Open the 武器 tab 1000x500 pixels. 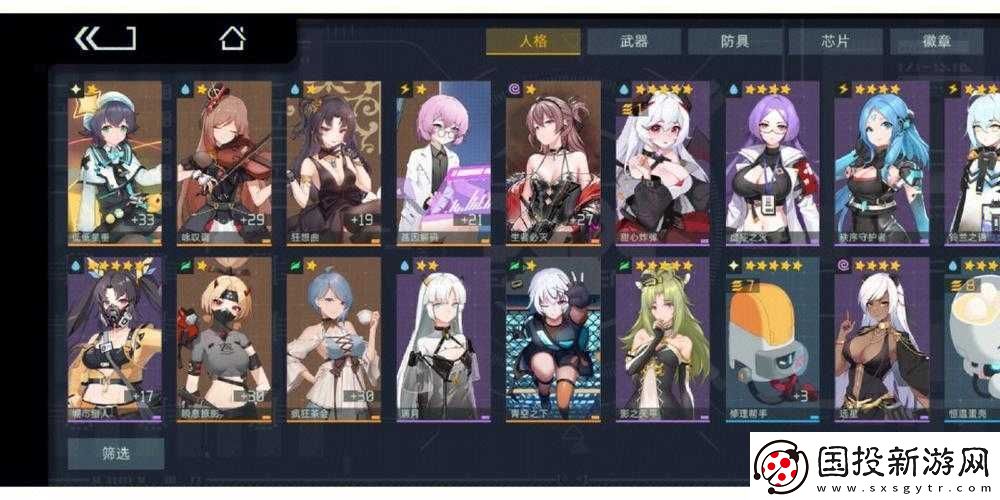pos(633,41)
